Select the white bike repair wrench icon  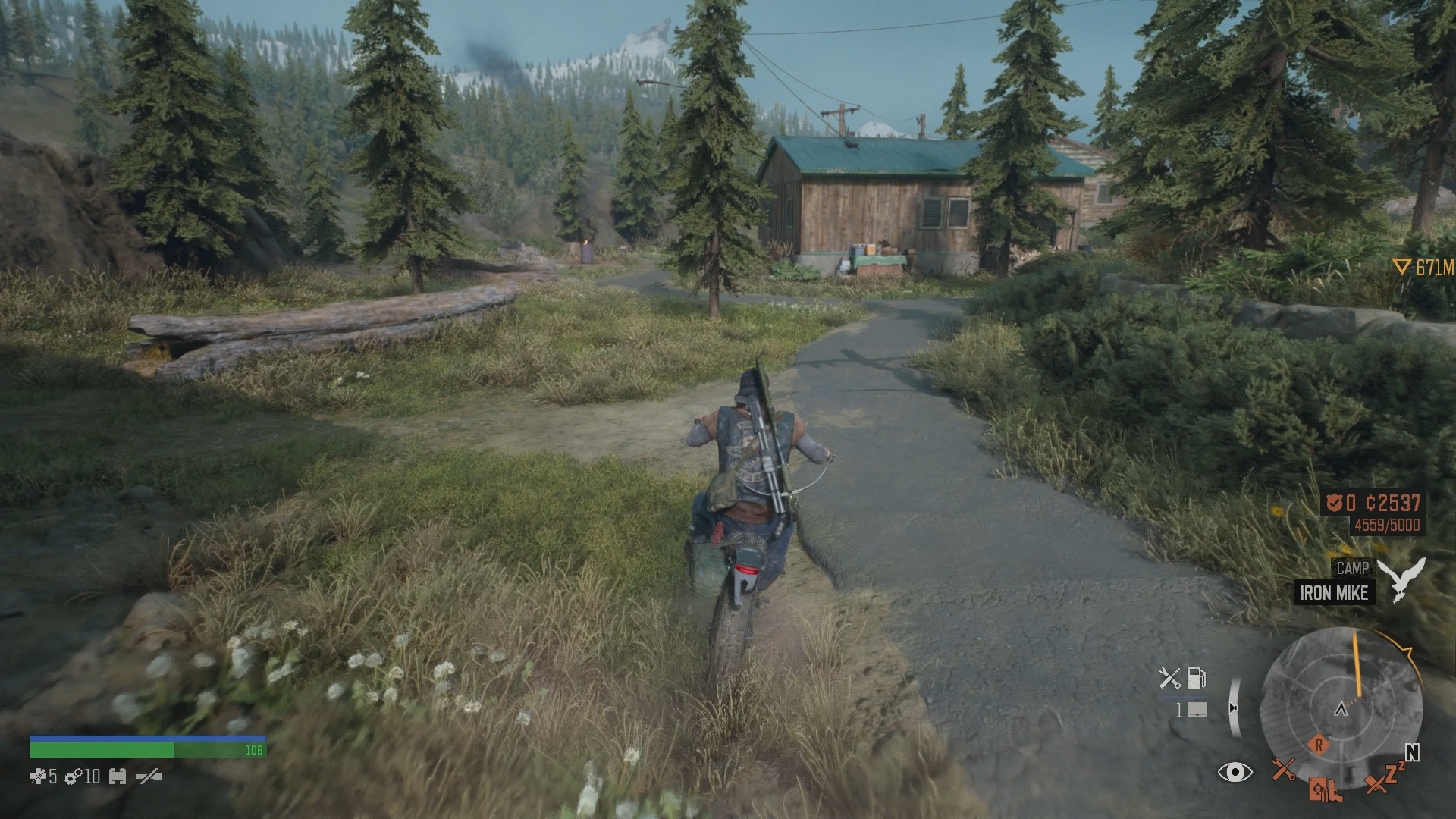[1169, 677]
